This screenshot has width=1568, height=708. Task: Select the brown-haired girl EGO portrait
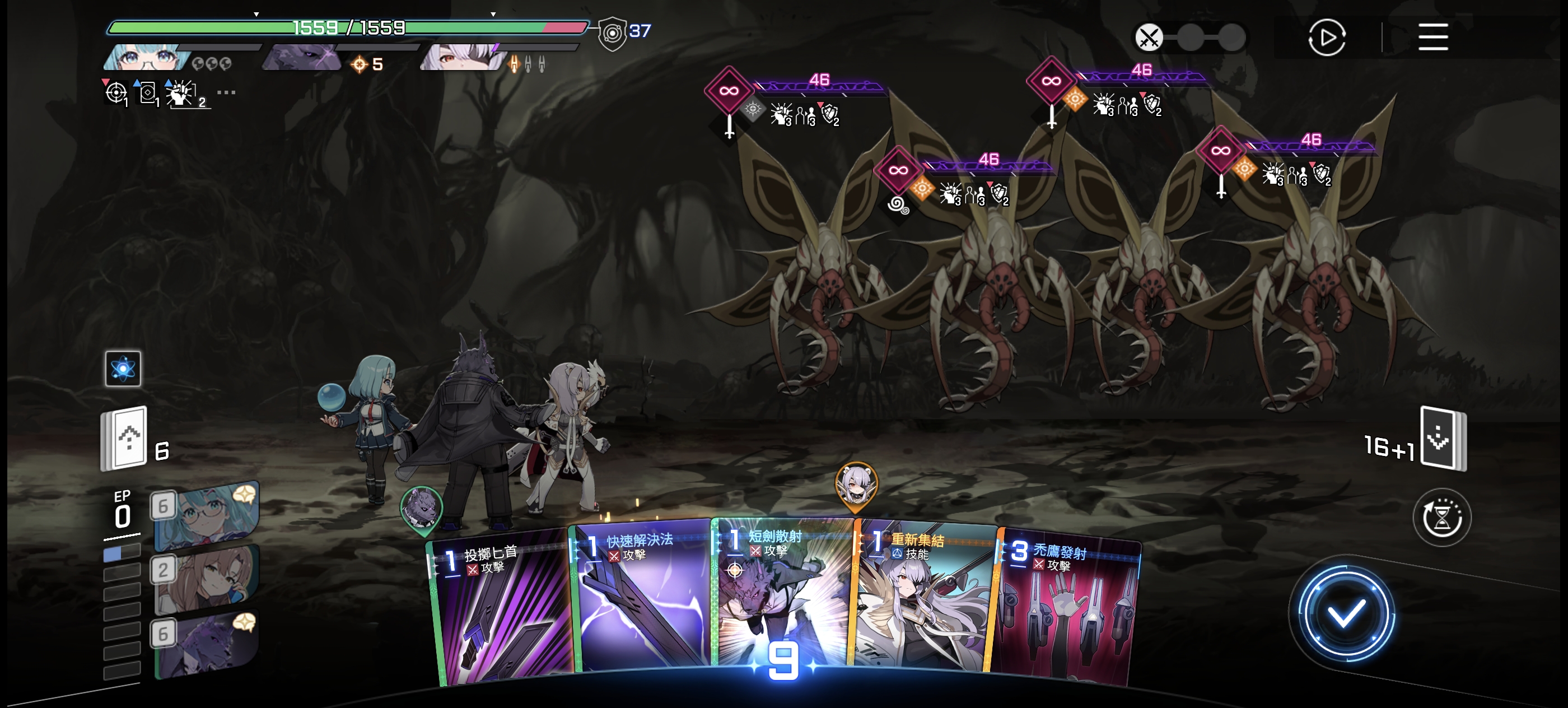pos(207,579)
